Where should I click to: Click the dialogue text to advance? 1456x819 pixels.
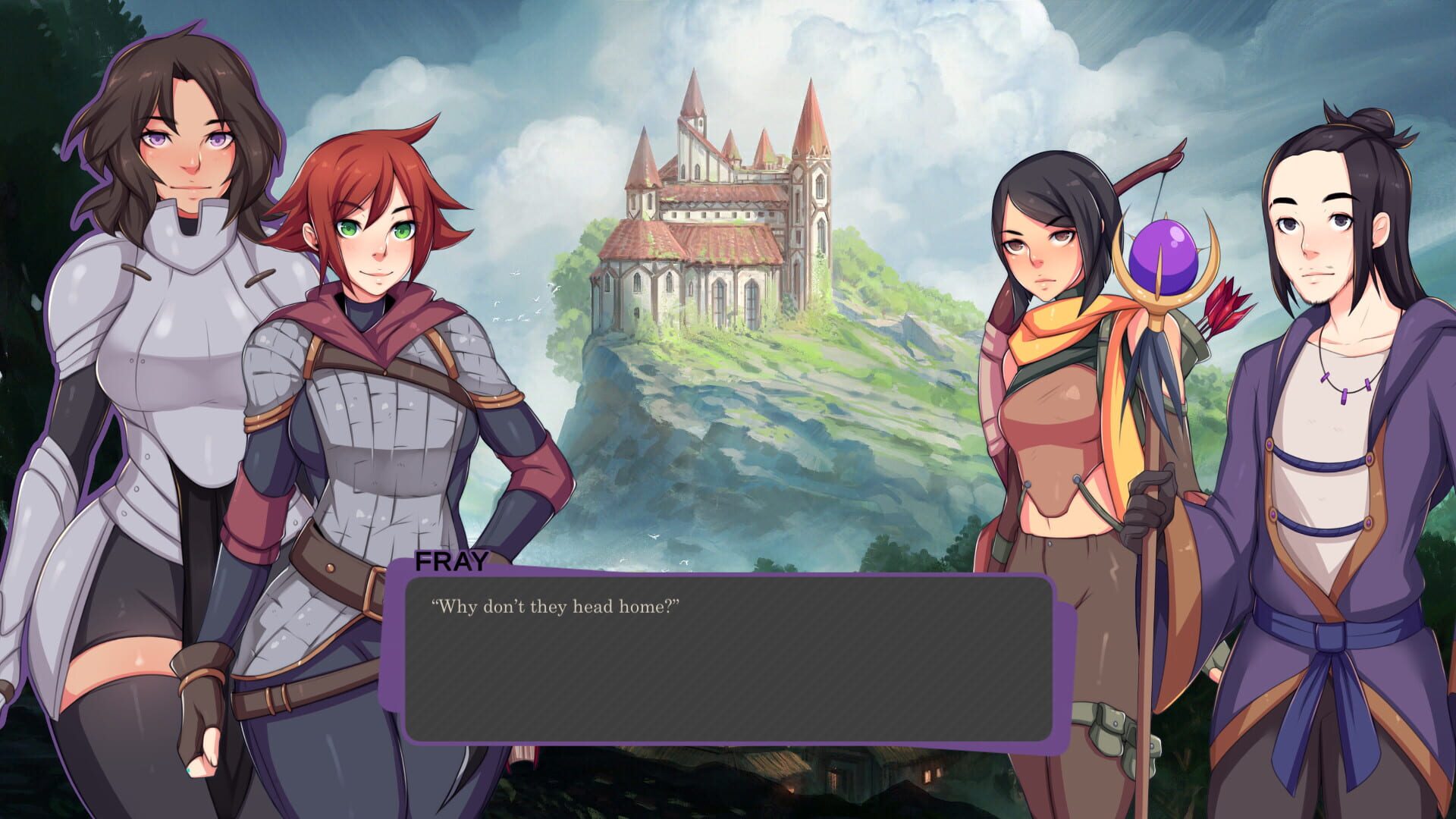(557, 607)
